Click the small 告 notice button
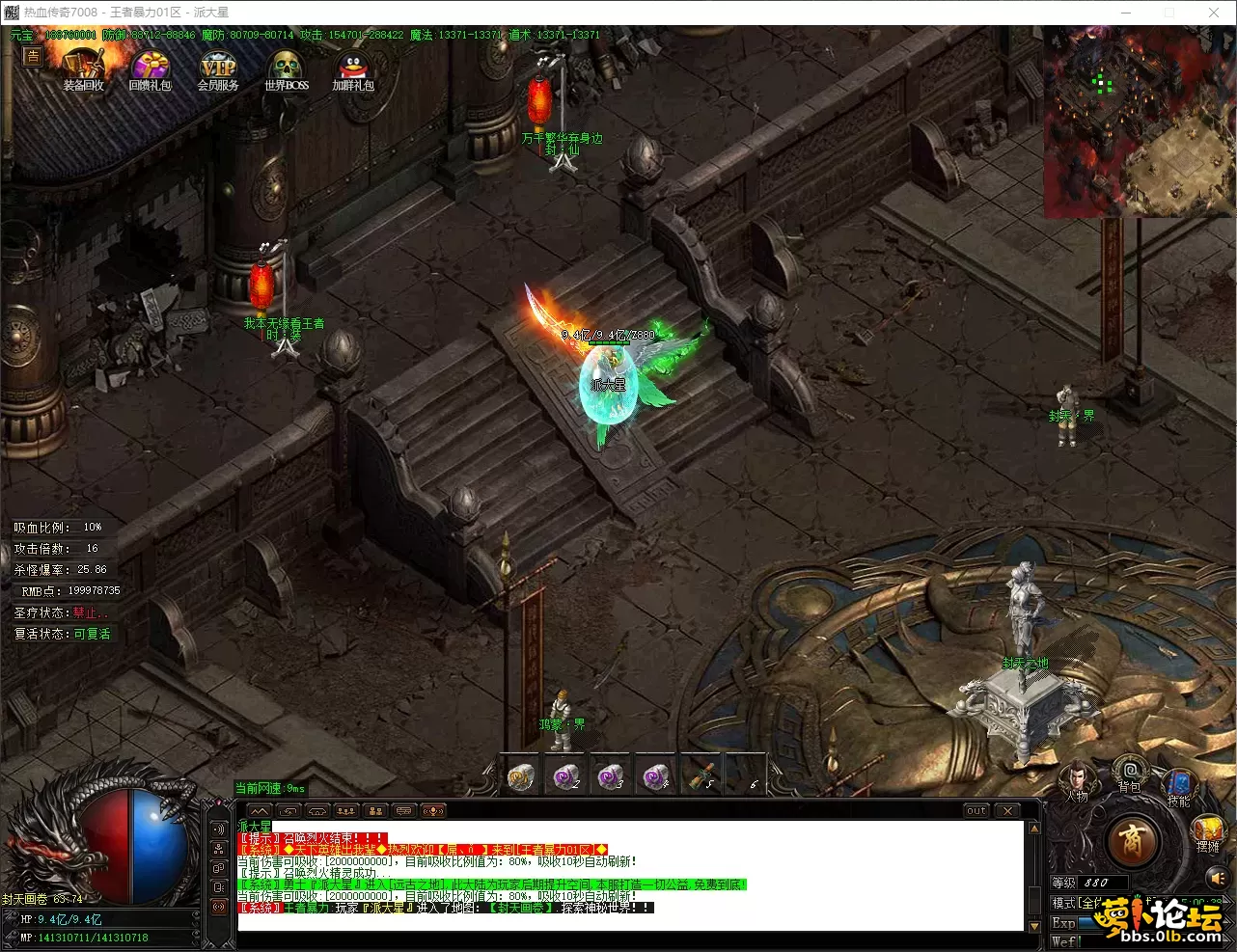1237x952 pixels. (33, 56)
